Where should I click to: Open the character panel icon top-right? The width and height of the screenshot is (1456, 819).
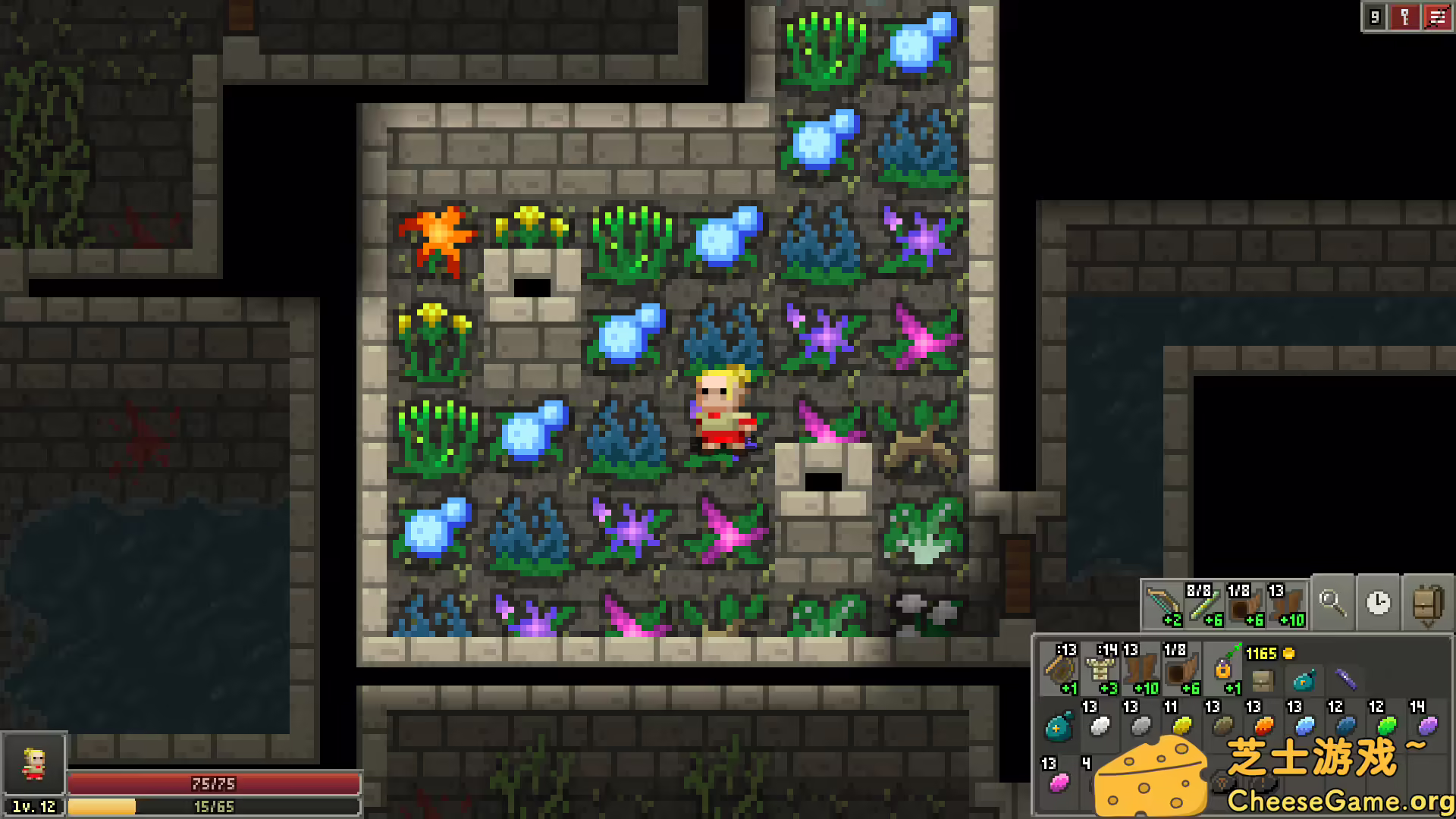click(x=1404, y=17)
